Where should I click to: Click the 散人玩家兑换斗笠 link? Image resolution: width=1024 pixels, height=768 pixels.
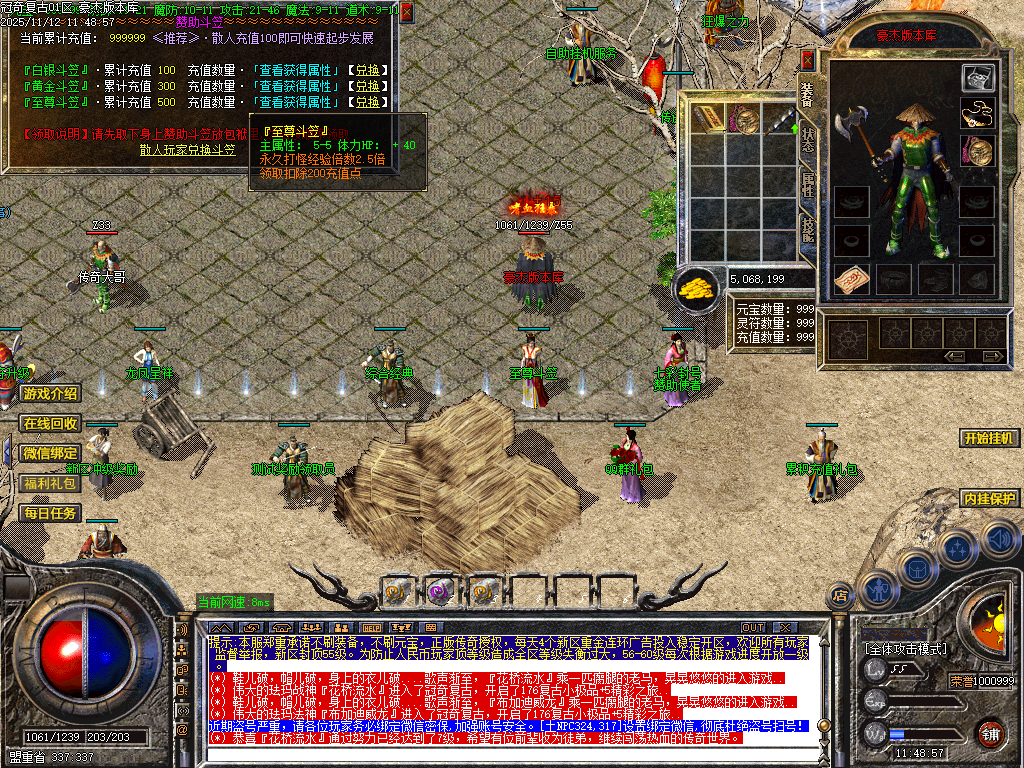[187, 149]
